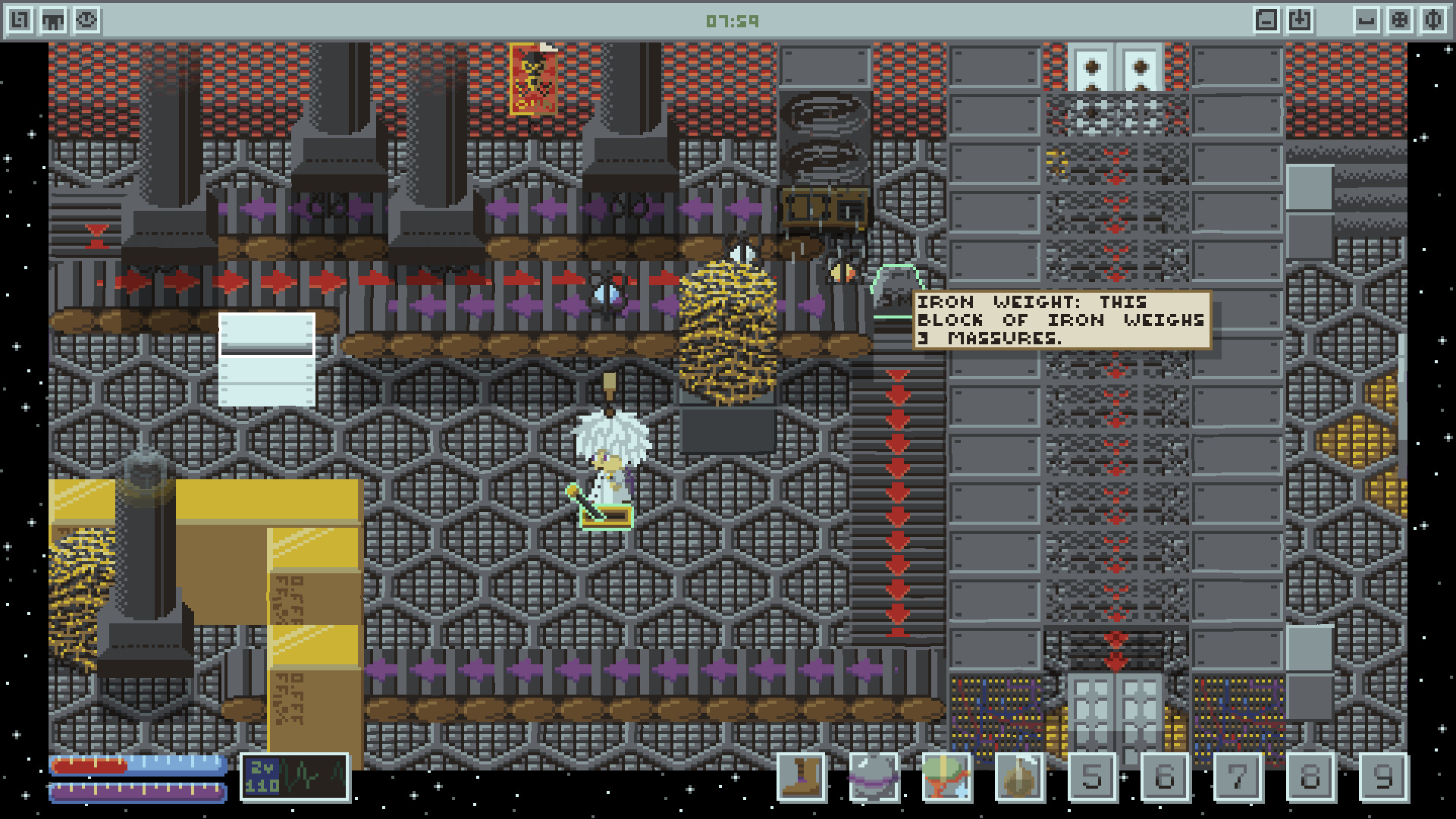Click the import arrow icon at top right
This screenshot has width=1456, height=819.
(x=1301, y=19)
